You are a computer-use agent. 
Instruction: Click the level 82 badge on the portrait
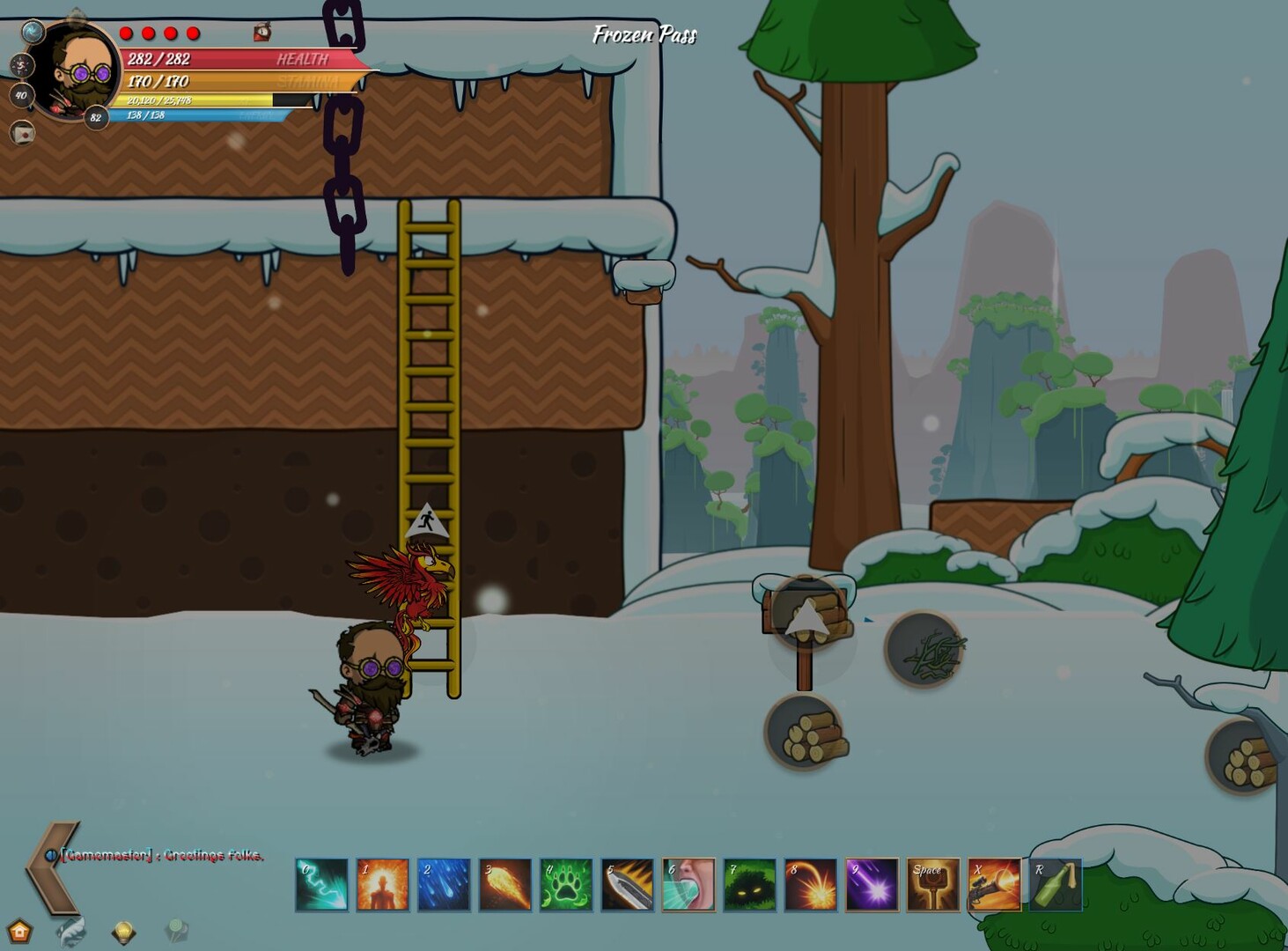(96, 116)
